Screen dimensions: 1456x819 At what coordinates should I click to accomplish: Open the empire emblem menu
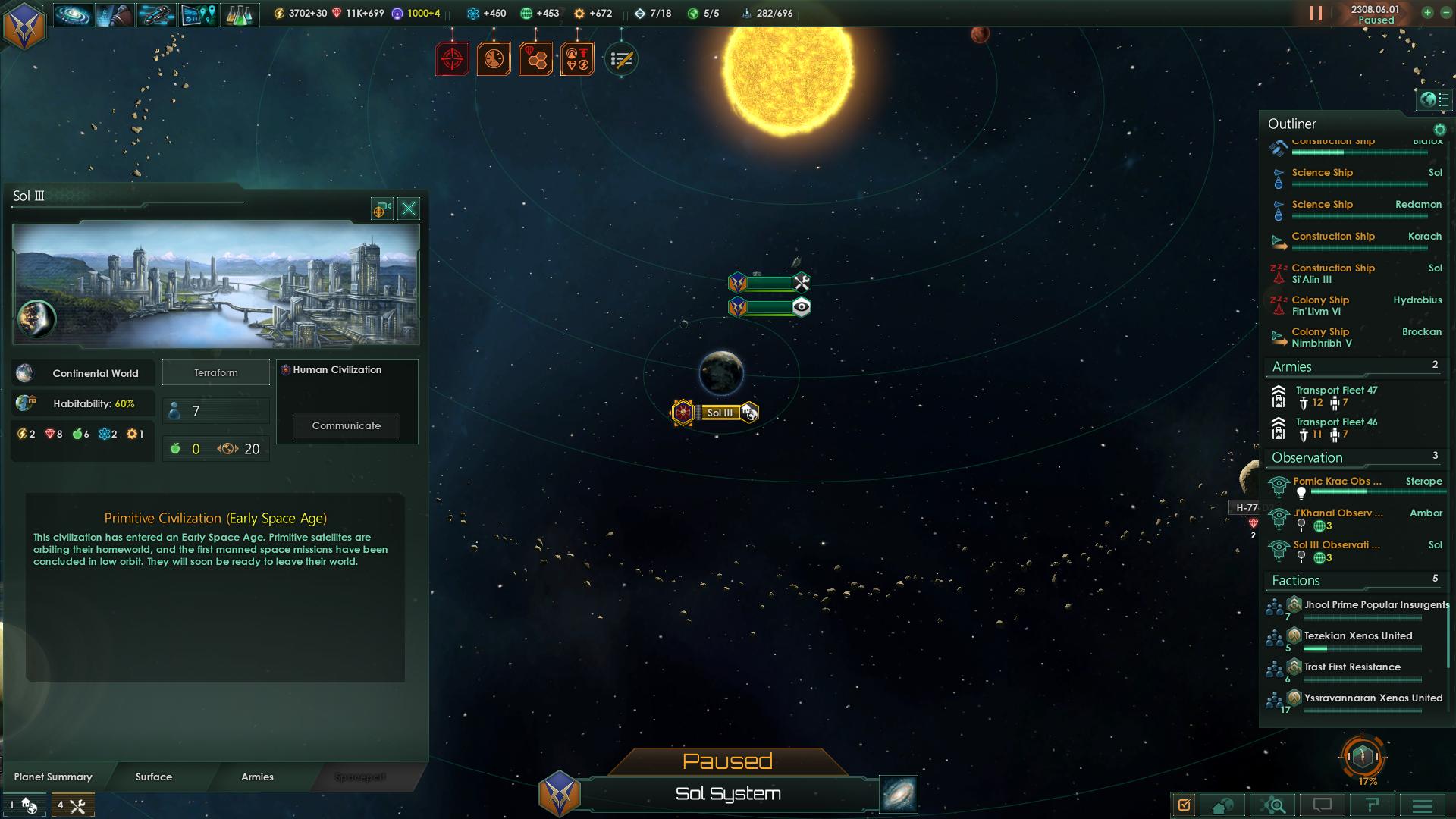click(24, 24)
